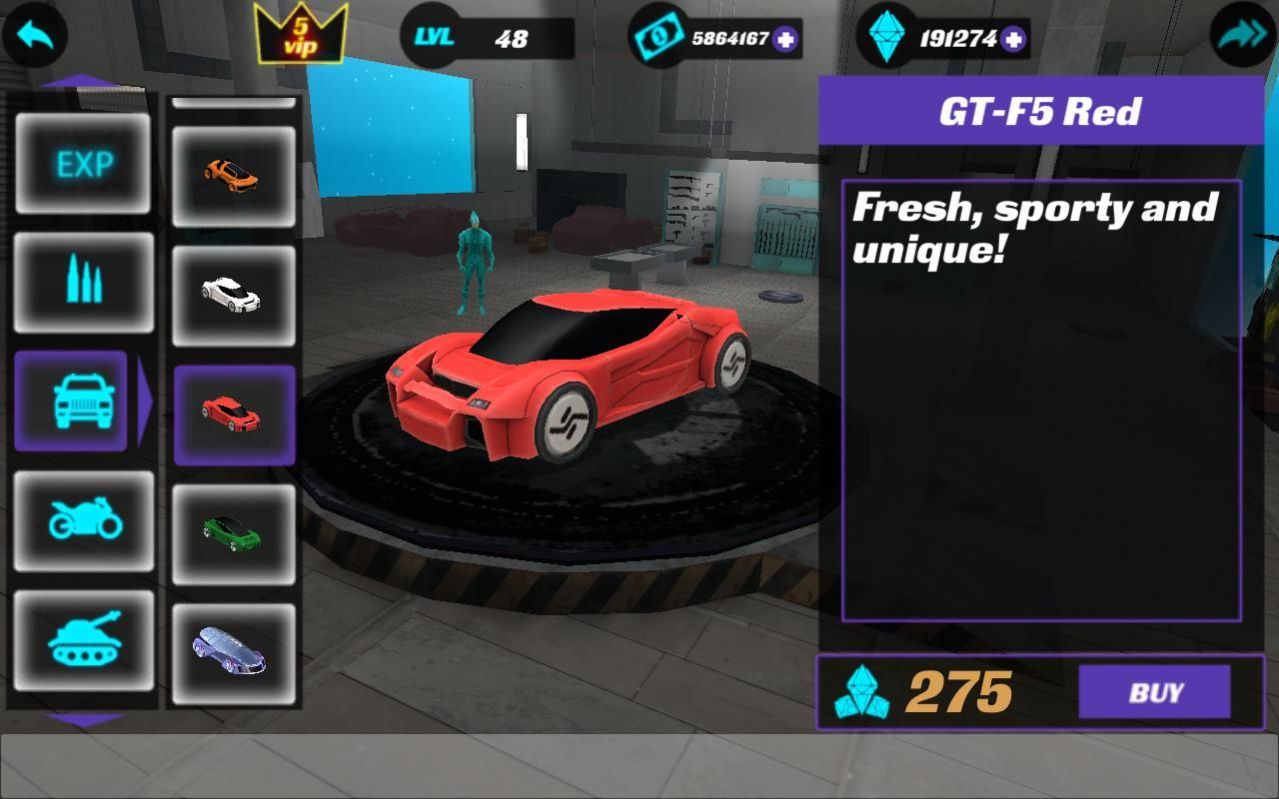Choose the orange sports car thumbnail
This screenshot has width=1279, height=799.
coord(233,176)
